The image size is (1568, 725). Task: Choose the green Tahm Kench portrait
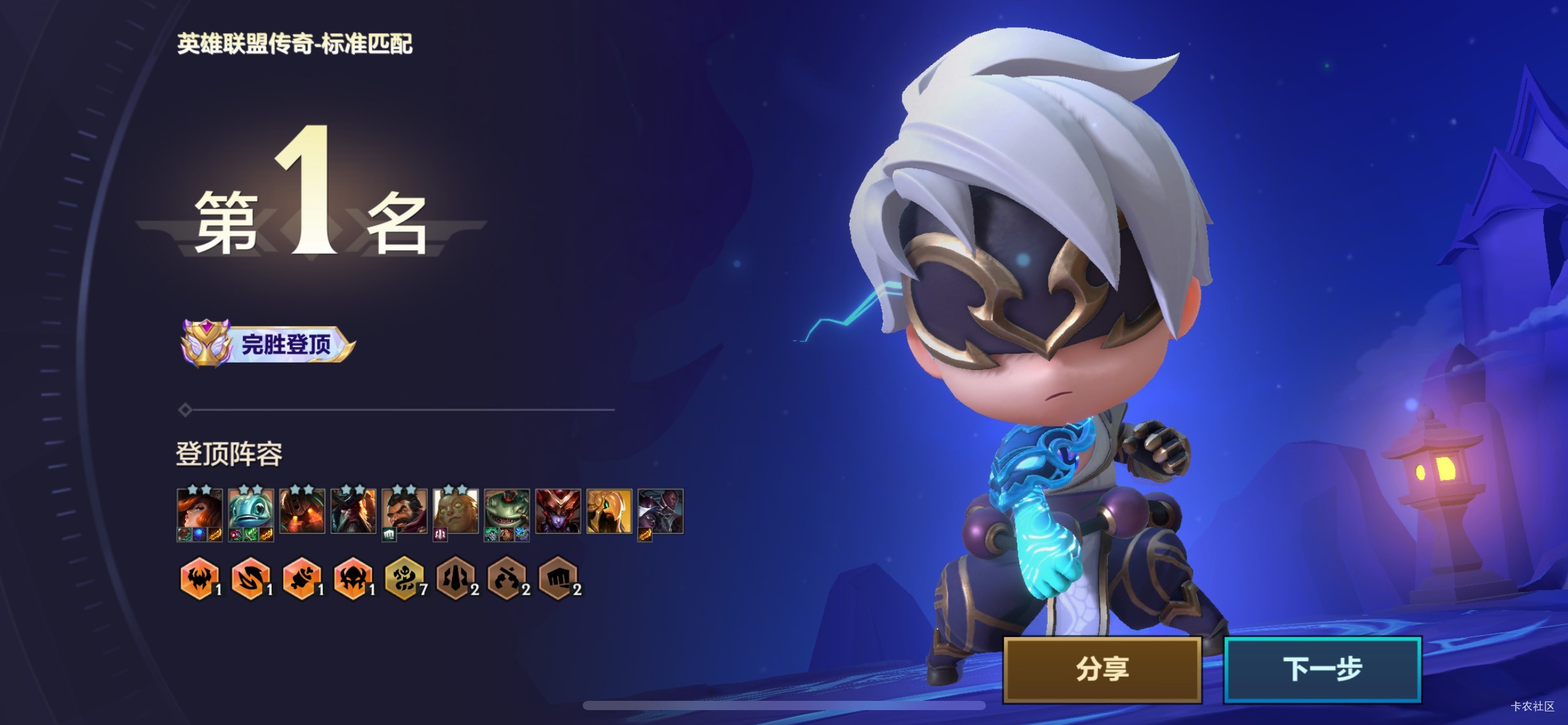tap(507, 511)
